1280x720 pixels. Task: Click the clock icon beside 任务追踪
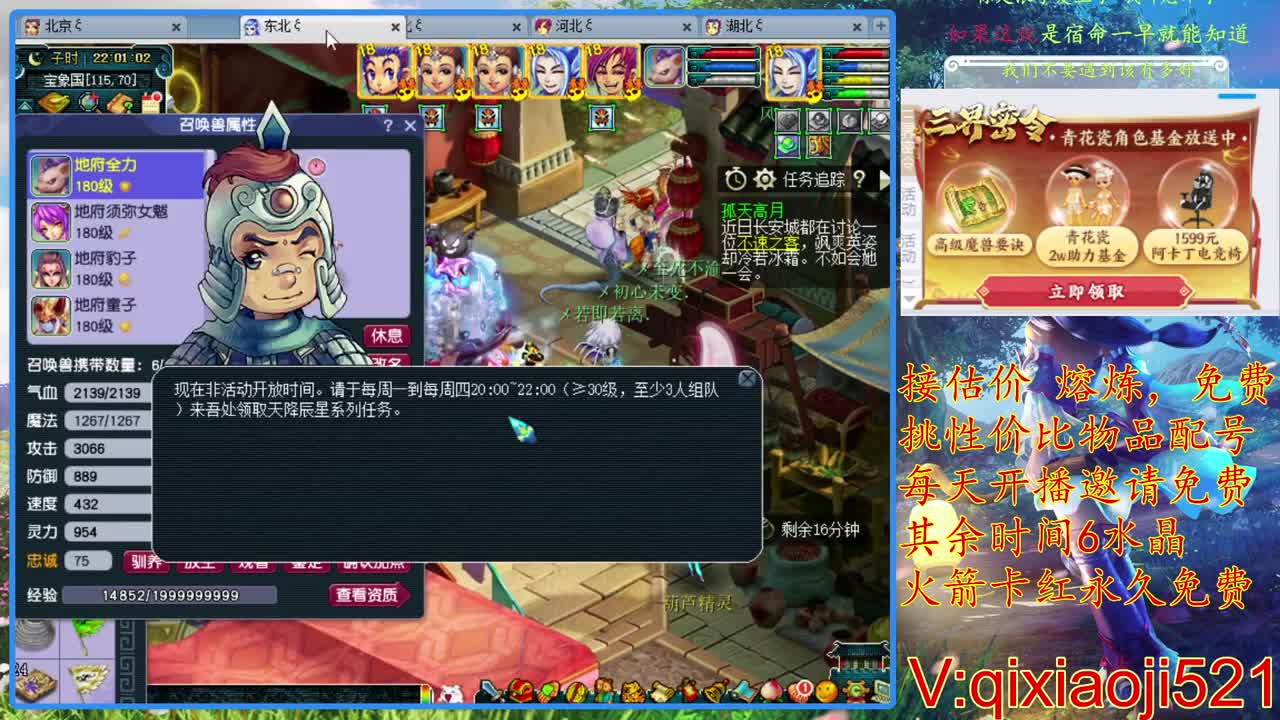(x=736, y=179)
